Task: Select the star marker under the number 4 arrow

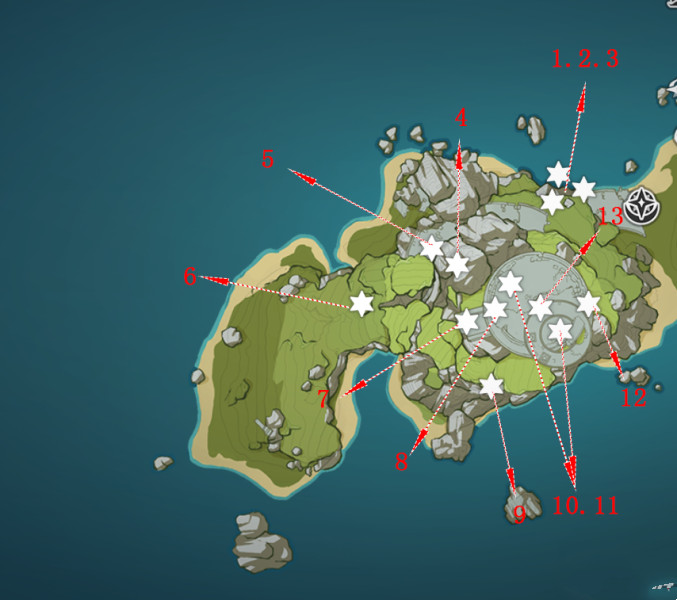Action: tap(457, 264)
